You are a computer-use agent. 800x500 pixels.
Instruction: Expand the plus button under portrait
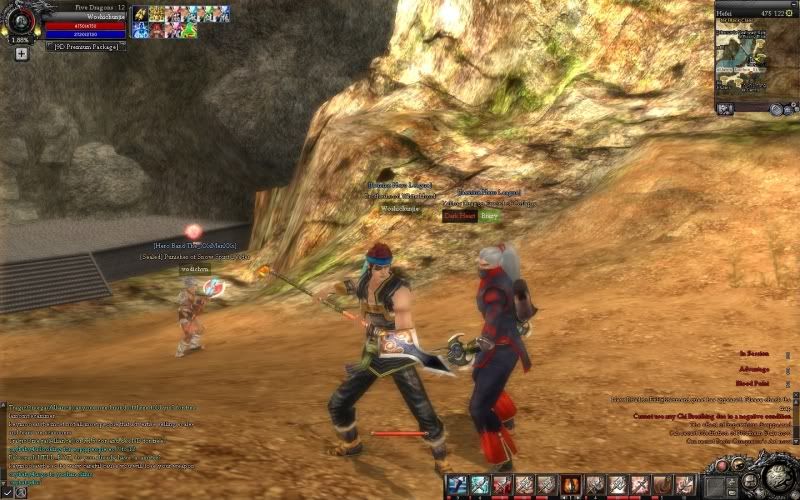pyautogui.click(x=20, y=53)
